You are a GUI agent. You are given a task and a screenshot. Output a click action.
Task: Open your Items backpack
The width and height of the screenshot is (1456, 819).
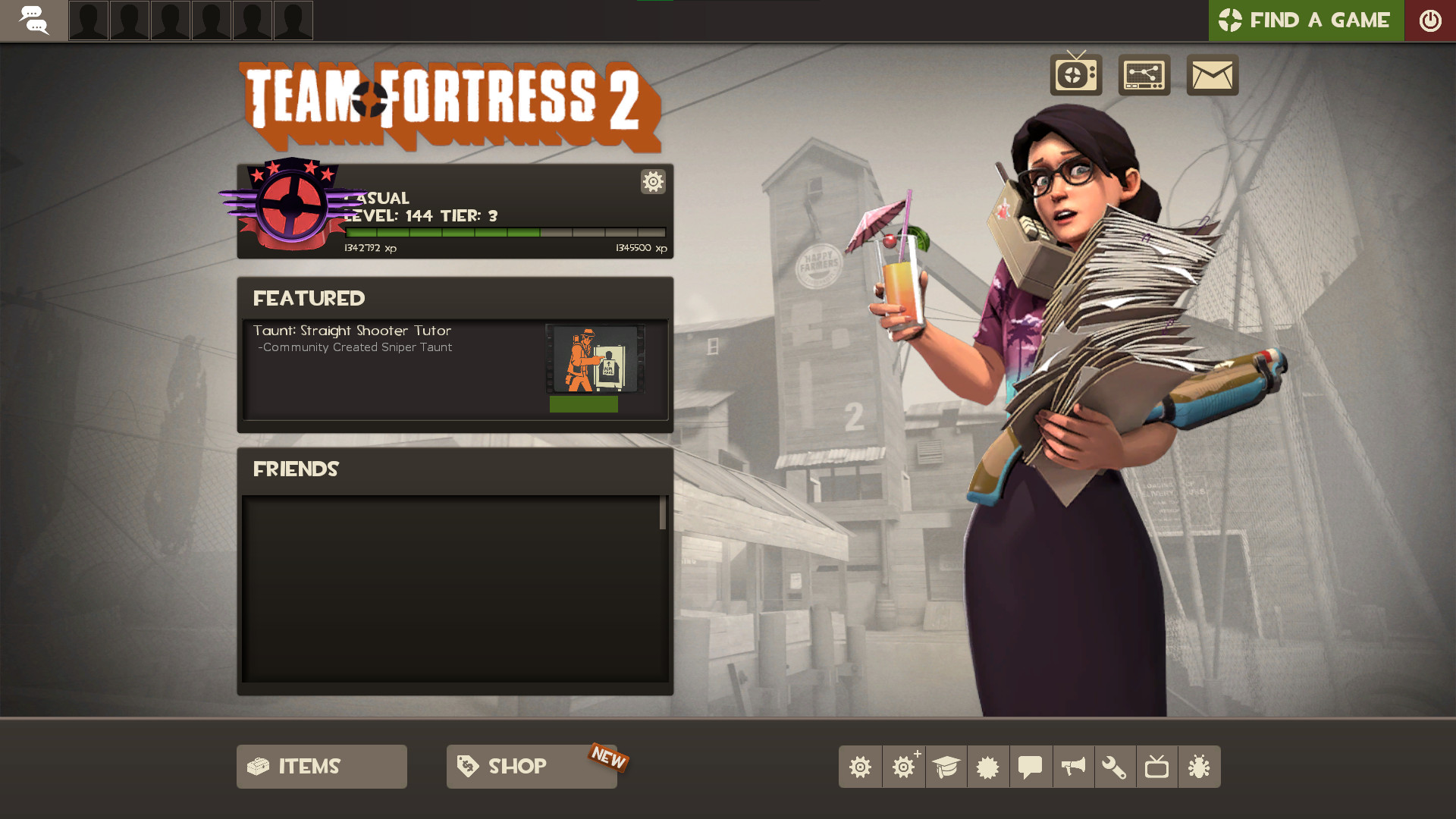[x=321, y=767]
